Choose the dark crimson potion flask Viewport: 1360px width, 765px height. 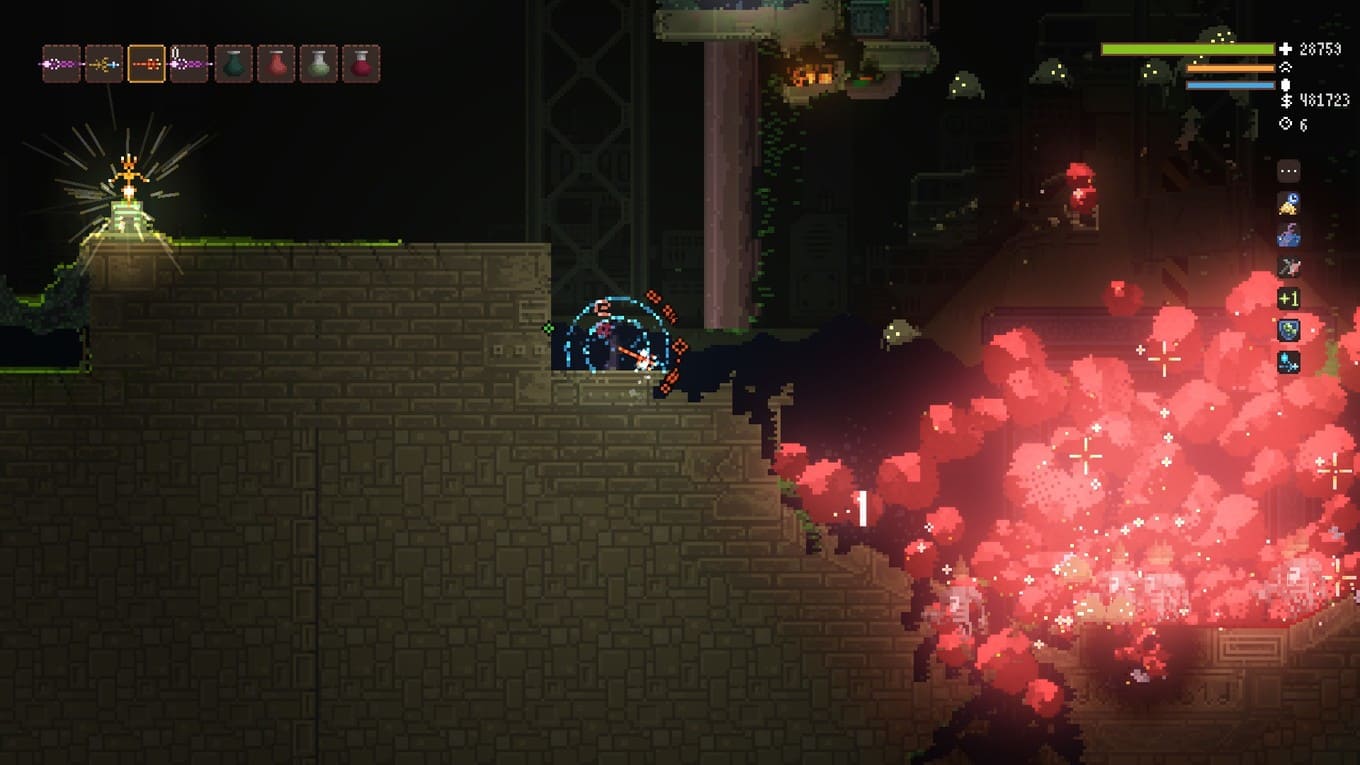(x=361, y=64)
